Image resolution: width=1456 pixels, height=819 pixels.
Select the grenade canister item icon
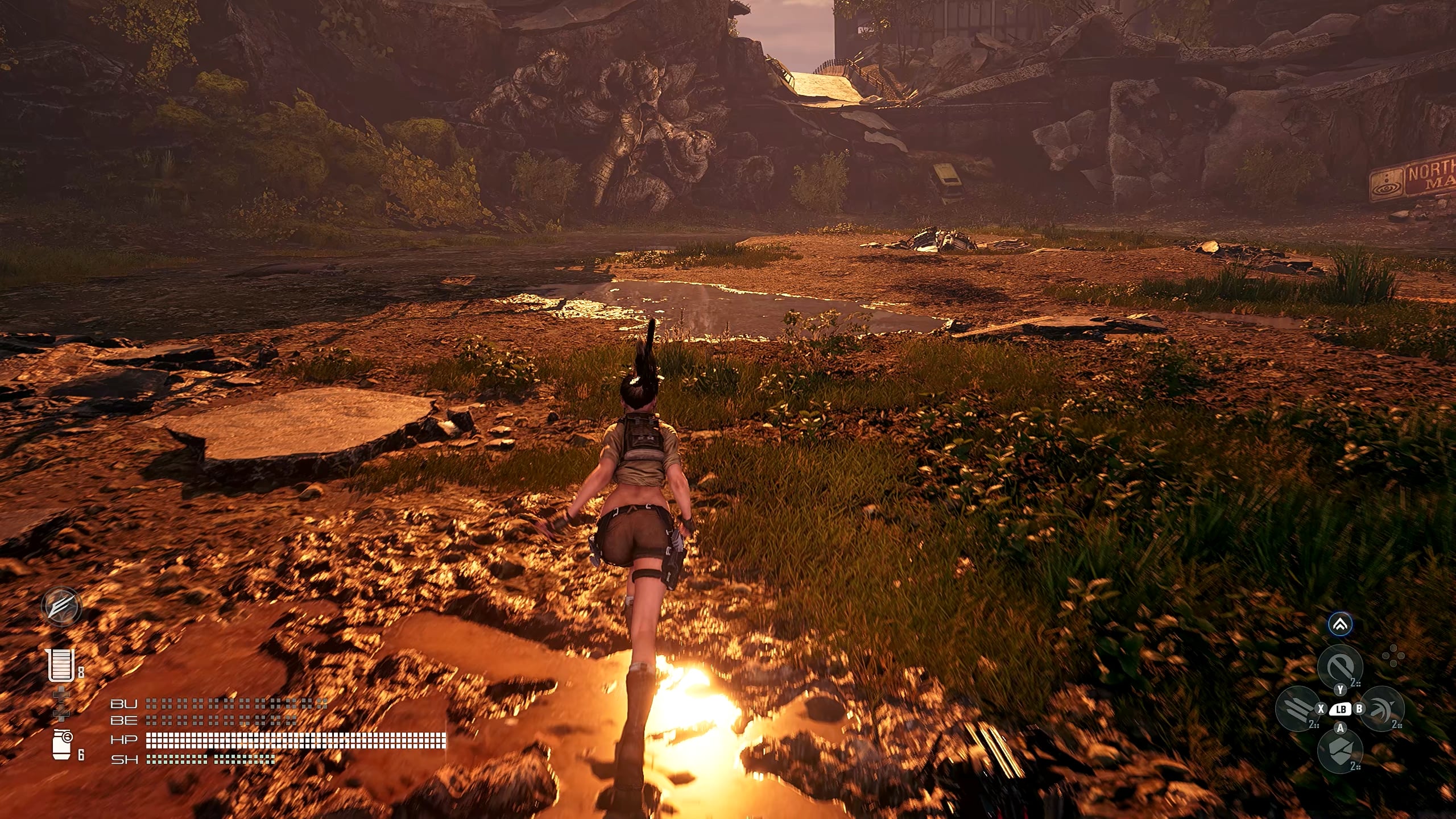pyautogui.click(x=61, y=744)
